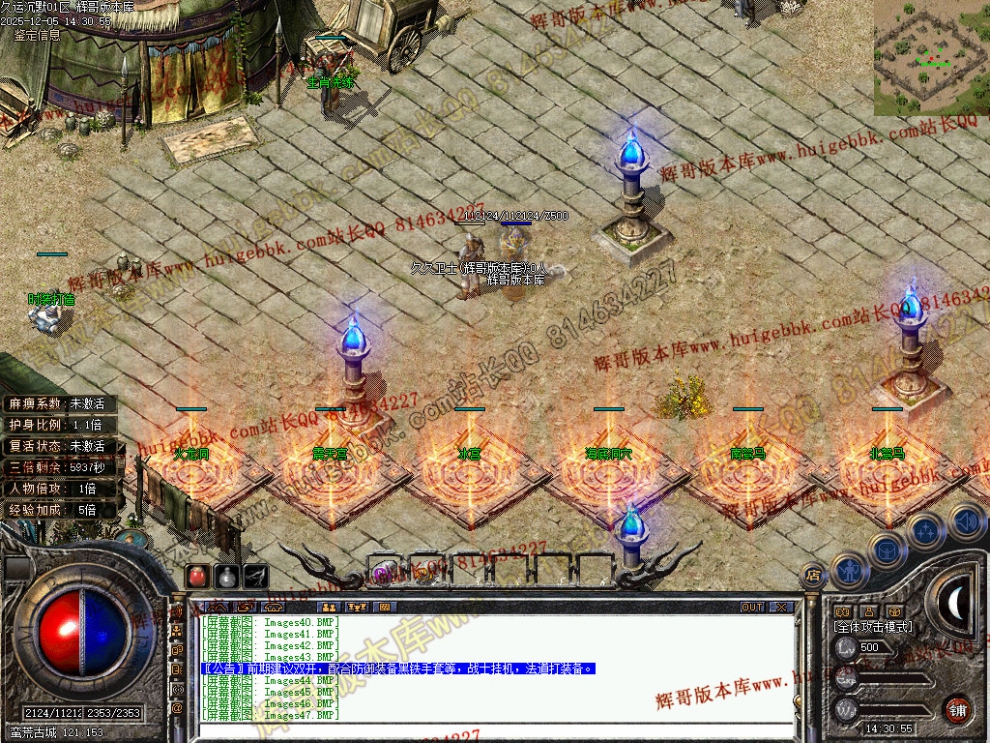990x743 pixels.
Task: Open the character figure round button
Action: (x=849, y=571)
